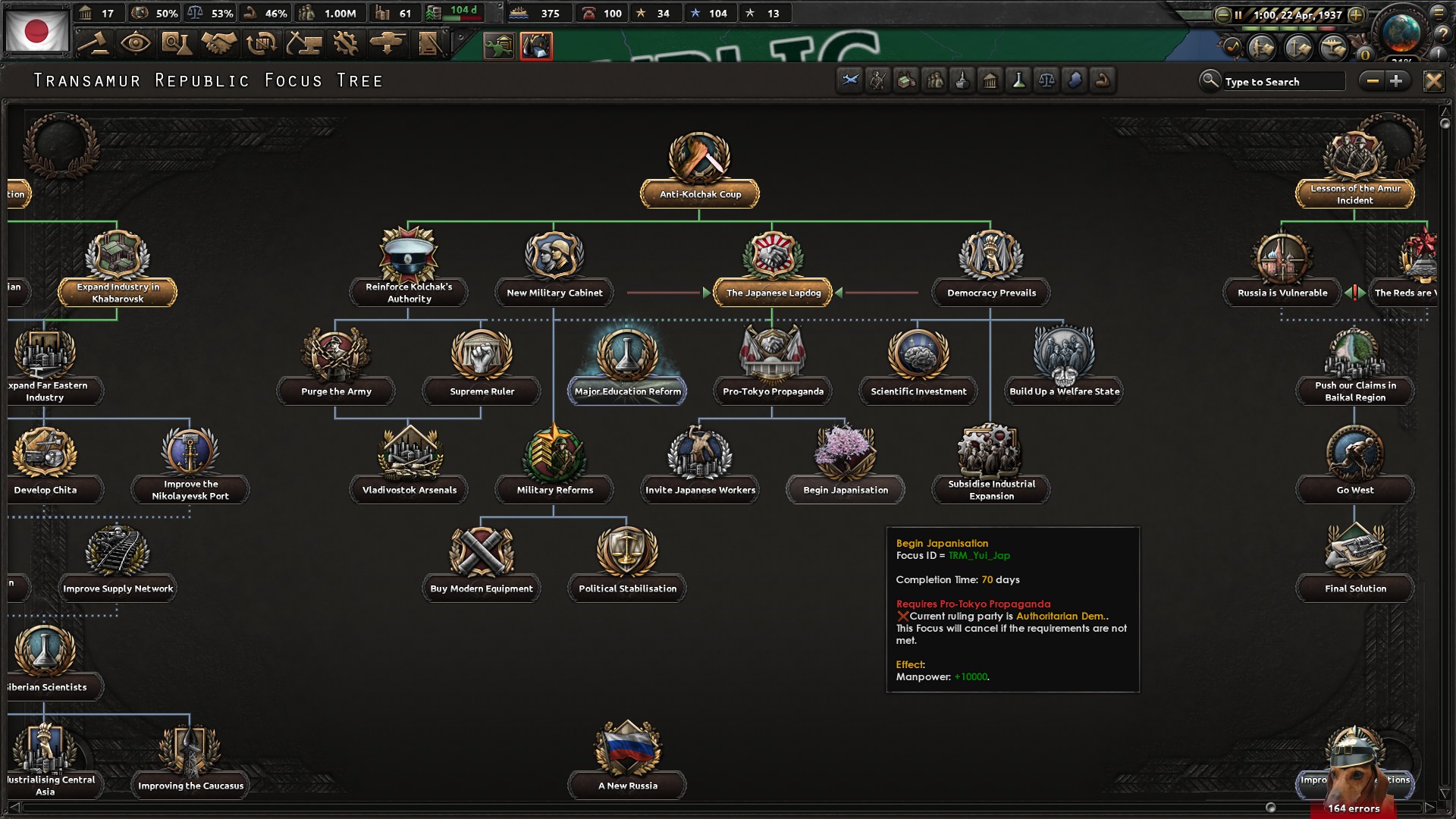Select the political balance scales filter
Screen dimensions: 1456x819
click(1046, 81)
